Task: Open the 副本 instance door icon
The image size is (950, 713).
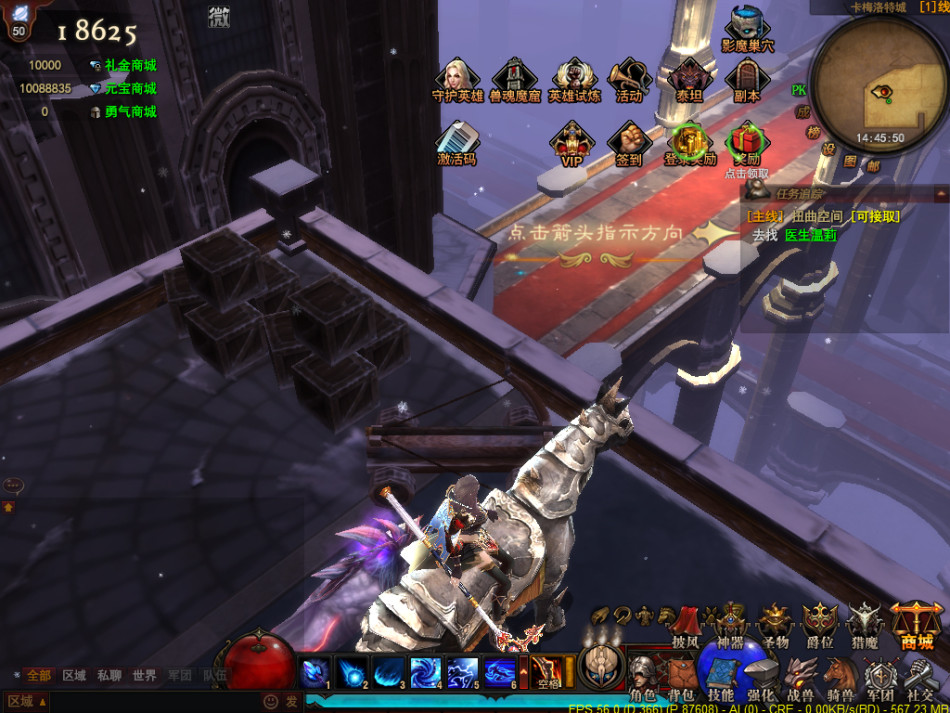Action: (746, 79)
